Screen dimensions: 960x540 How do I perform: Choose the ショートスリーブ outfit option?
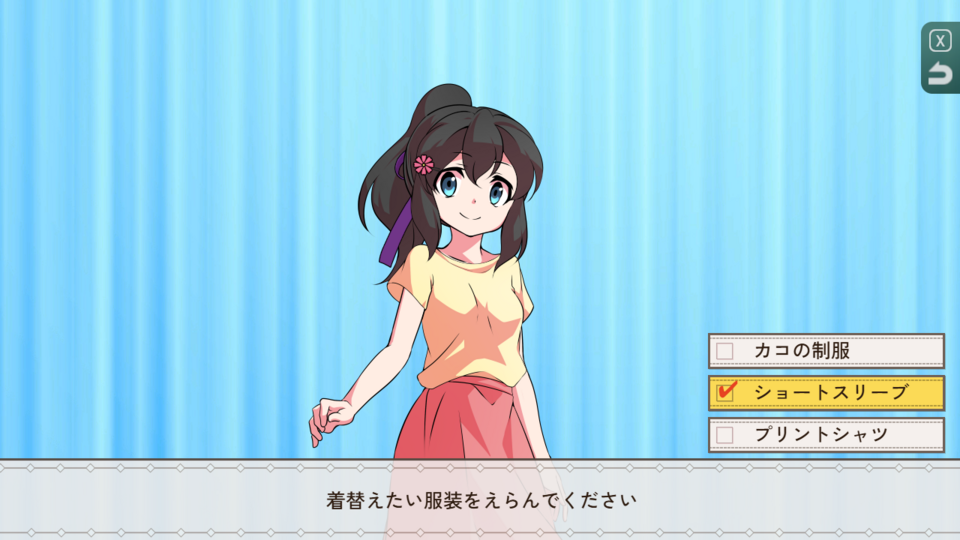point(826,393)
